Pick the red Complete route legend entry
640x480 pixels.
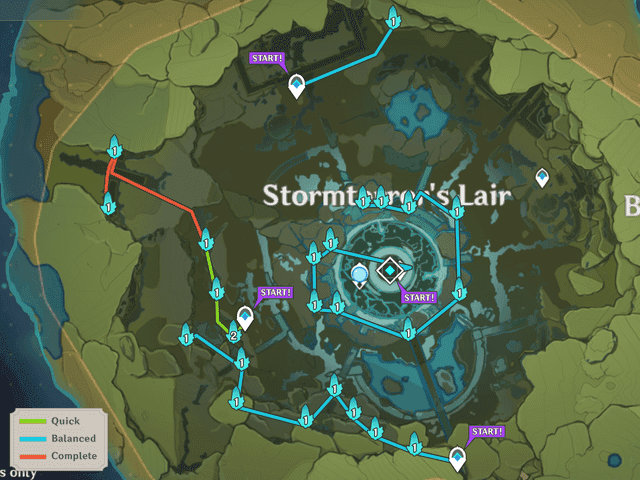[57, 456]
